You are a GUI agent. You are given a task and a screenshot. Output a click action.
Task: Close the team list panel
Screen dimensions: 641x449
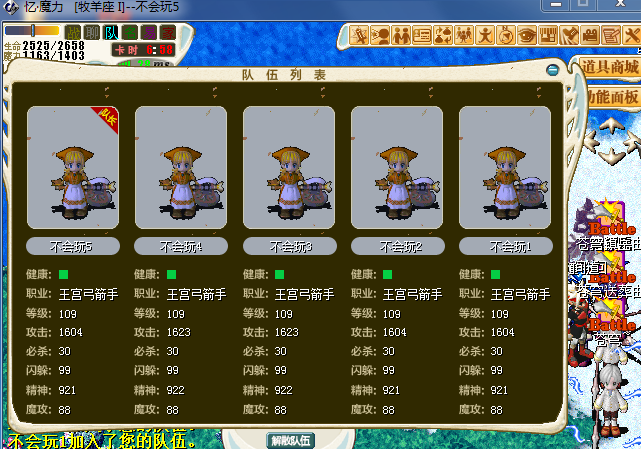click(553, 71)
